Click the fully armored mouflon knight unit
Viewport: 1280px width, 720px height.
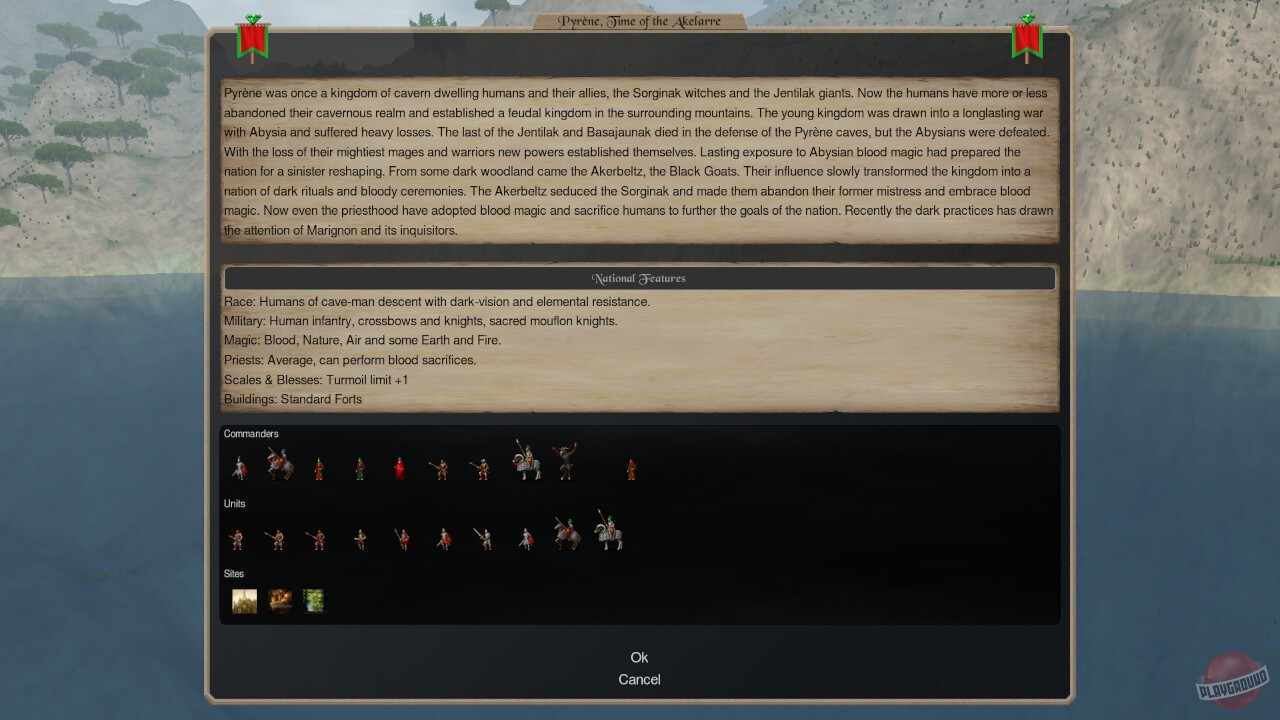pyautogui.click(x=612, y=534)
